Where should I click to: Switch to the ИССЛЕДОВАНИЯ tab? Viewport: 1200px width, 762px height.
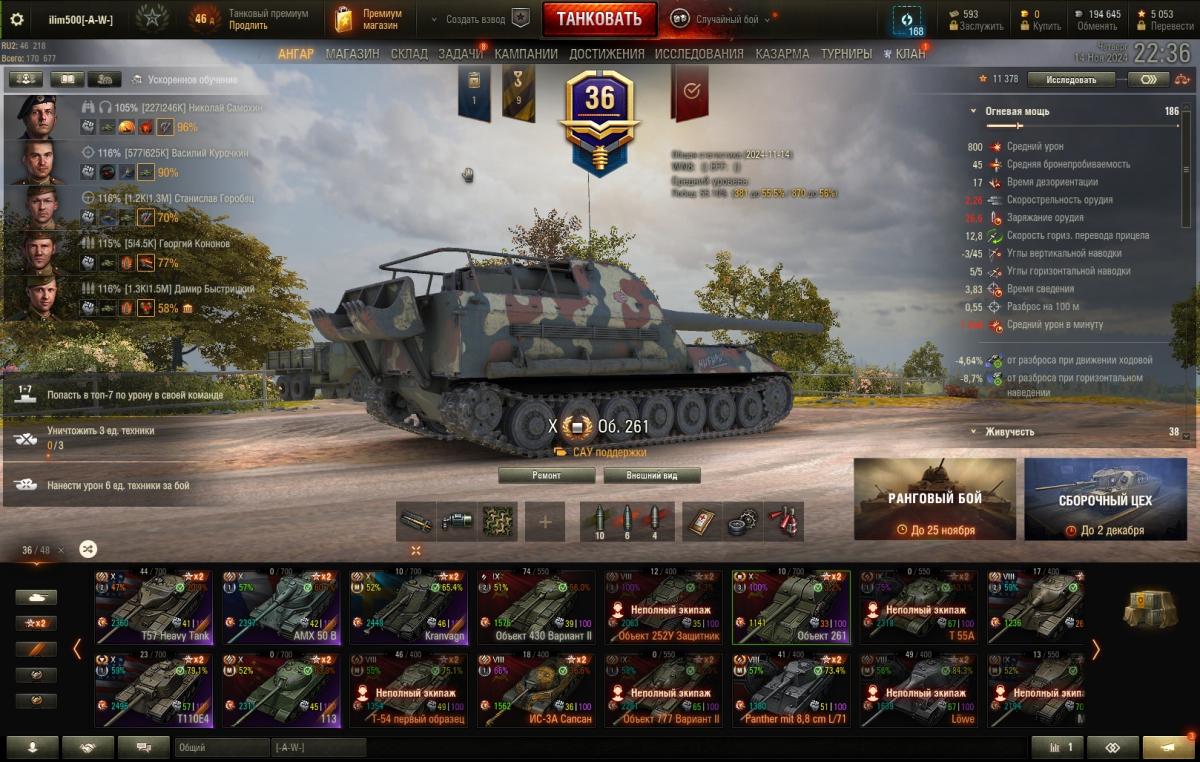[x=699, y=54]
